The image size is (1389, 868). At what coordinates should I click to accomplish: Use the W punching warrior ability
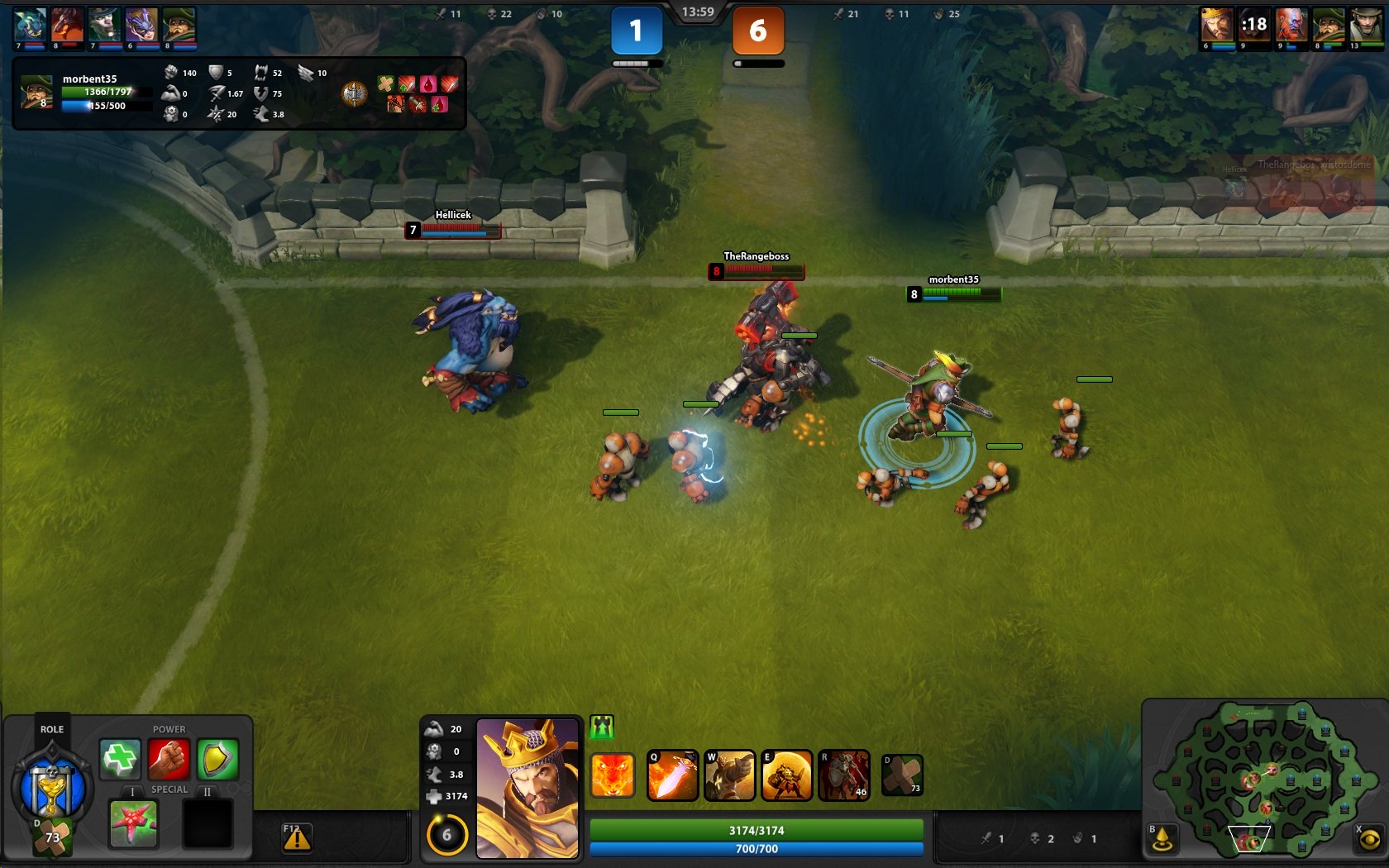(729, 775)
